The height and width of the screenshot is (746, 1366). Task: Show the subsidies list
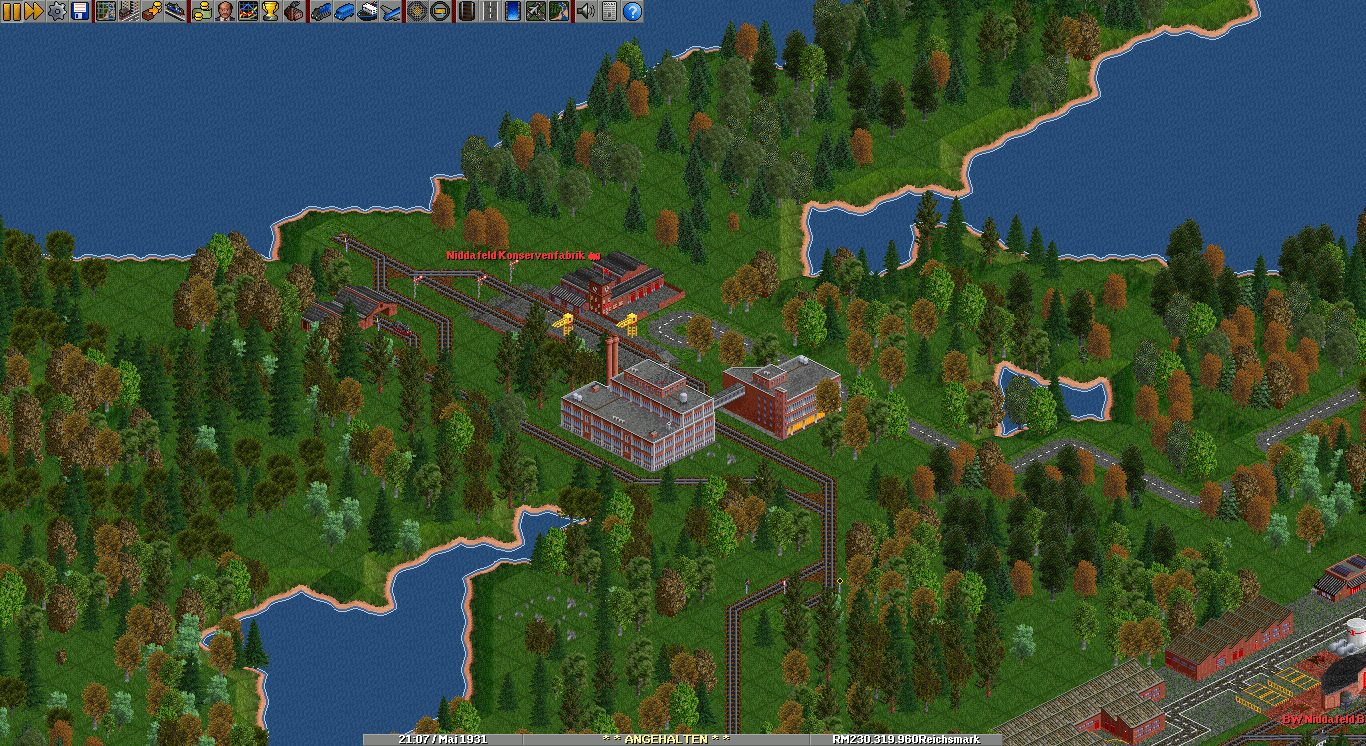(x=152, y=11)
